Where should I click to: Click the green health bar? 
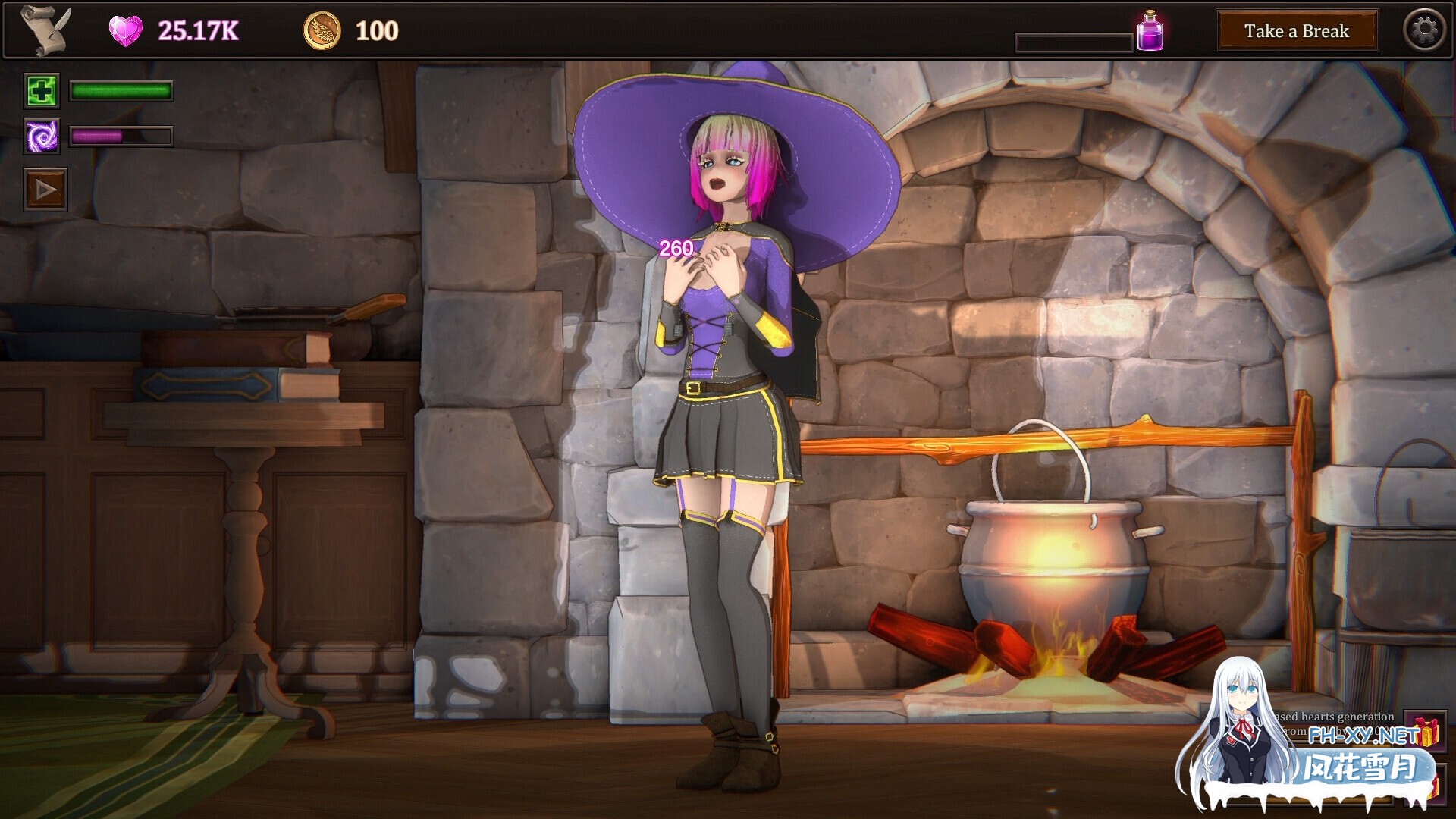coord(120,91)
